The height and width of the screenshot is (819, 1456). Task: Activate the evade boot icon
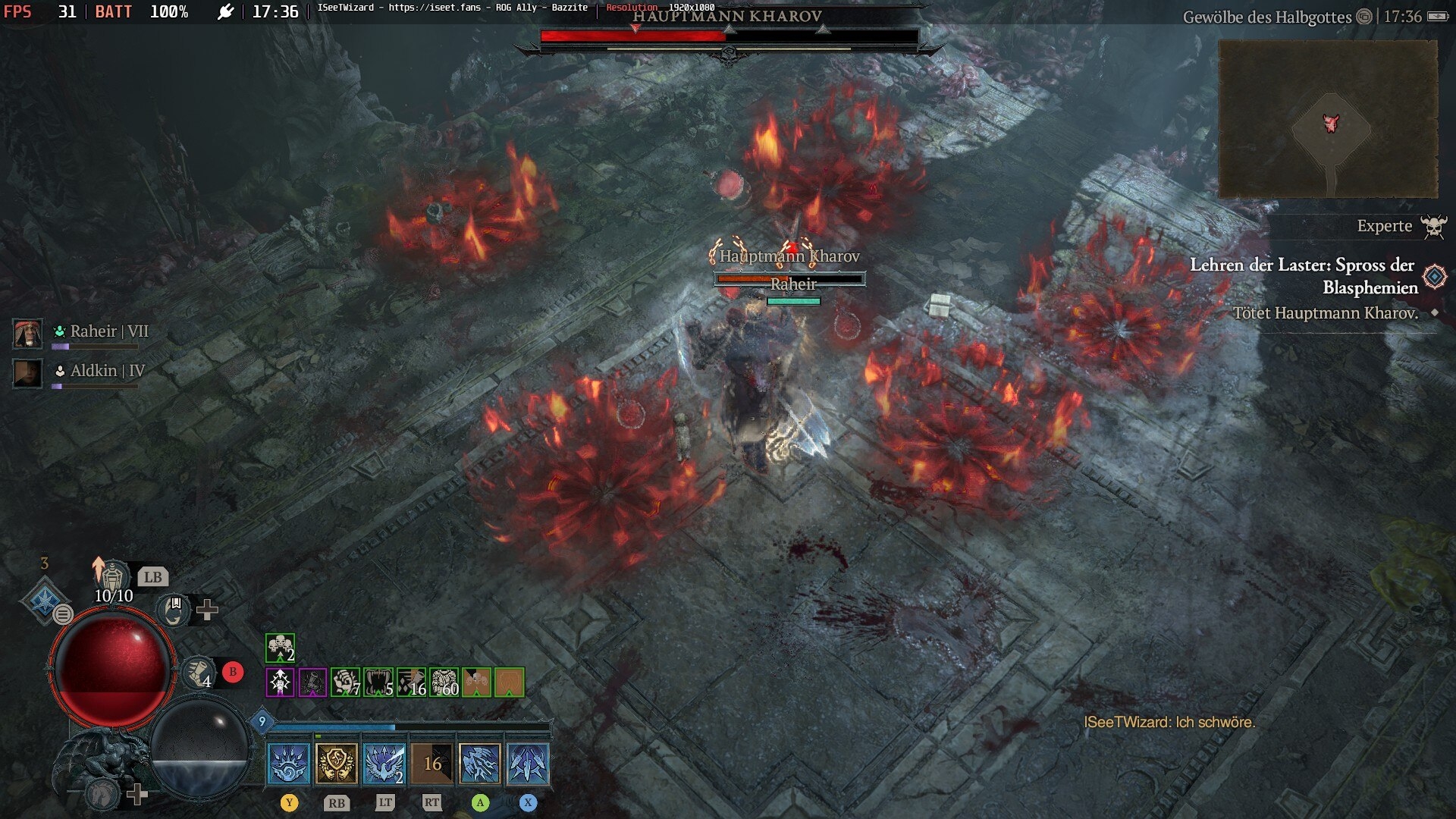point(199,672)
